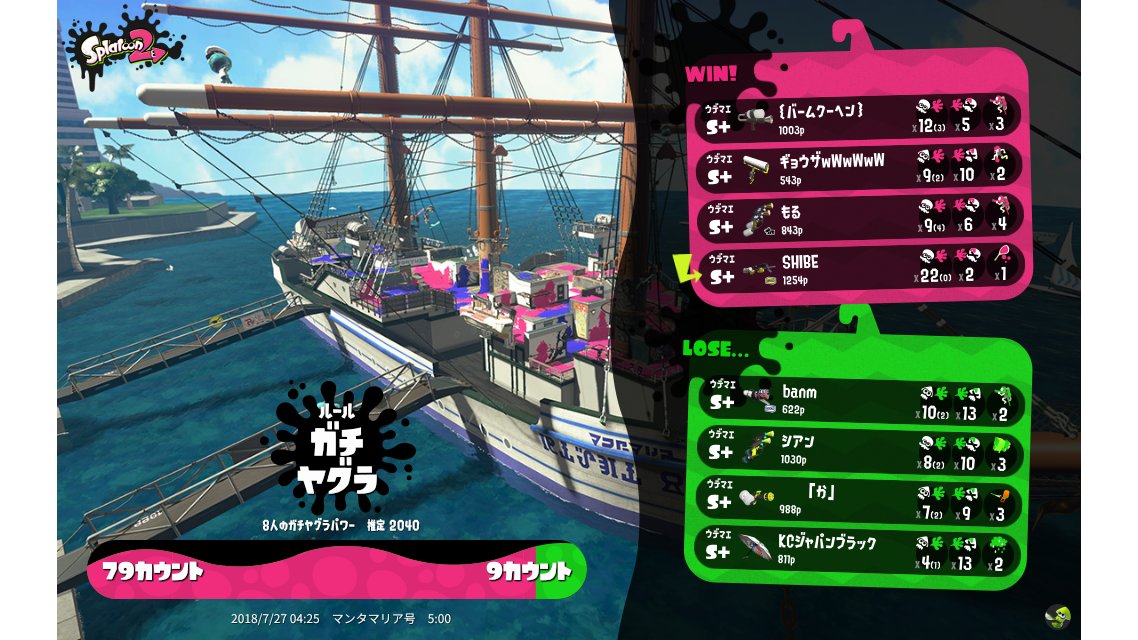
Task: Select SHIBE's highlighted result row
Action: pyautogui.click(x=858, y=268)
